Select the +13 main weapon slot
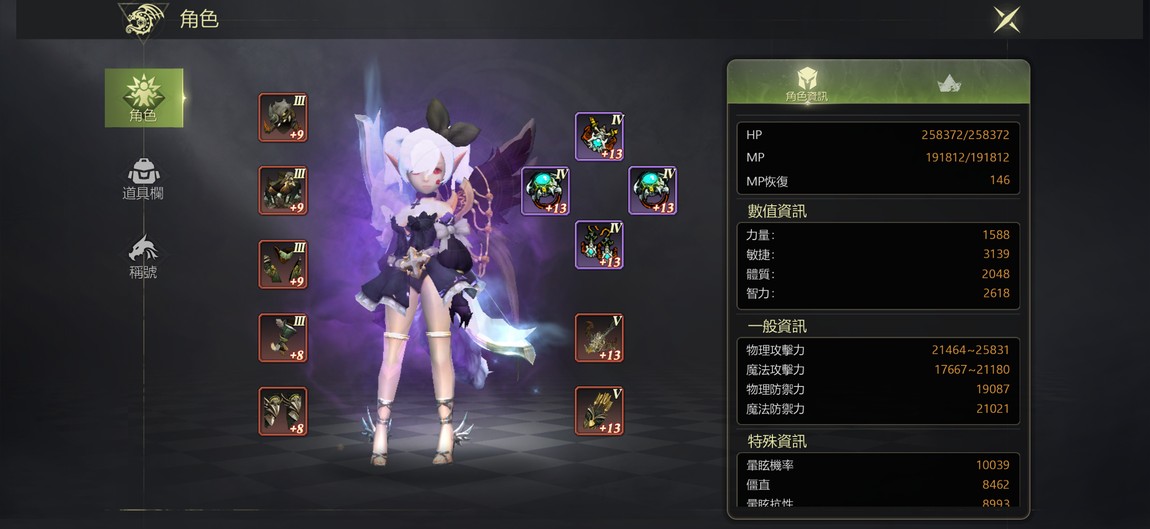 coord(599,338)
